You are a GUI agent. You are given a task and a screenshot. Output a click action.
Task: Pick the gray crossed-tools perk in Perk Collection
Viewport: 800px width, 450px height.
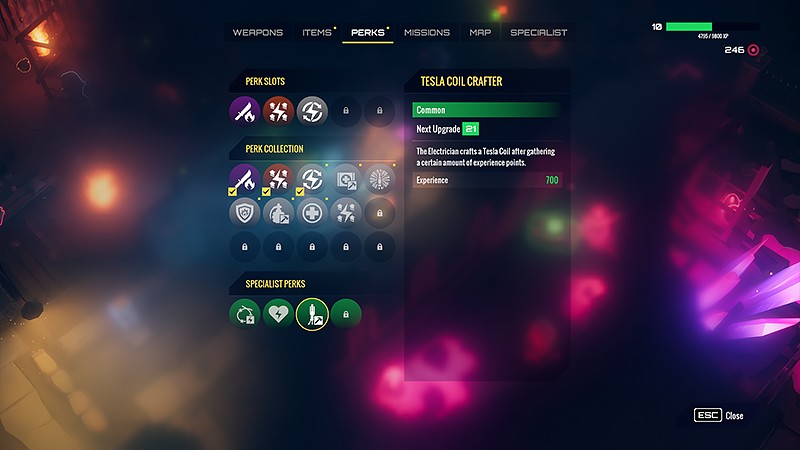click(346, 212)
